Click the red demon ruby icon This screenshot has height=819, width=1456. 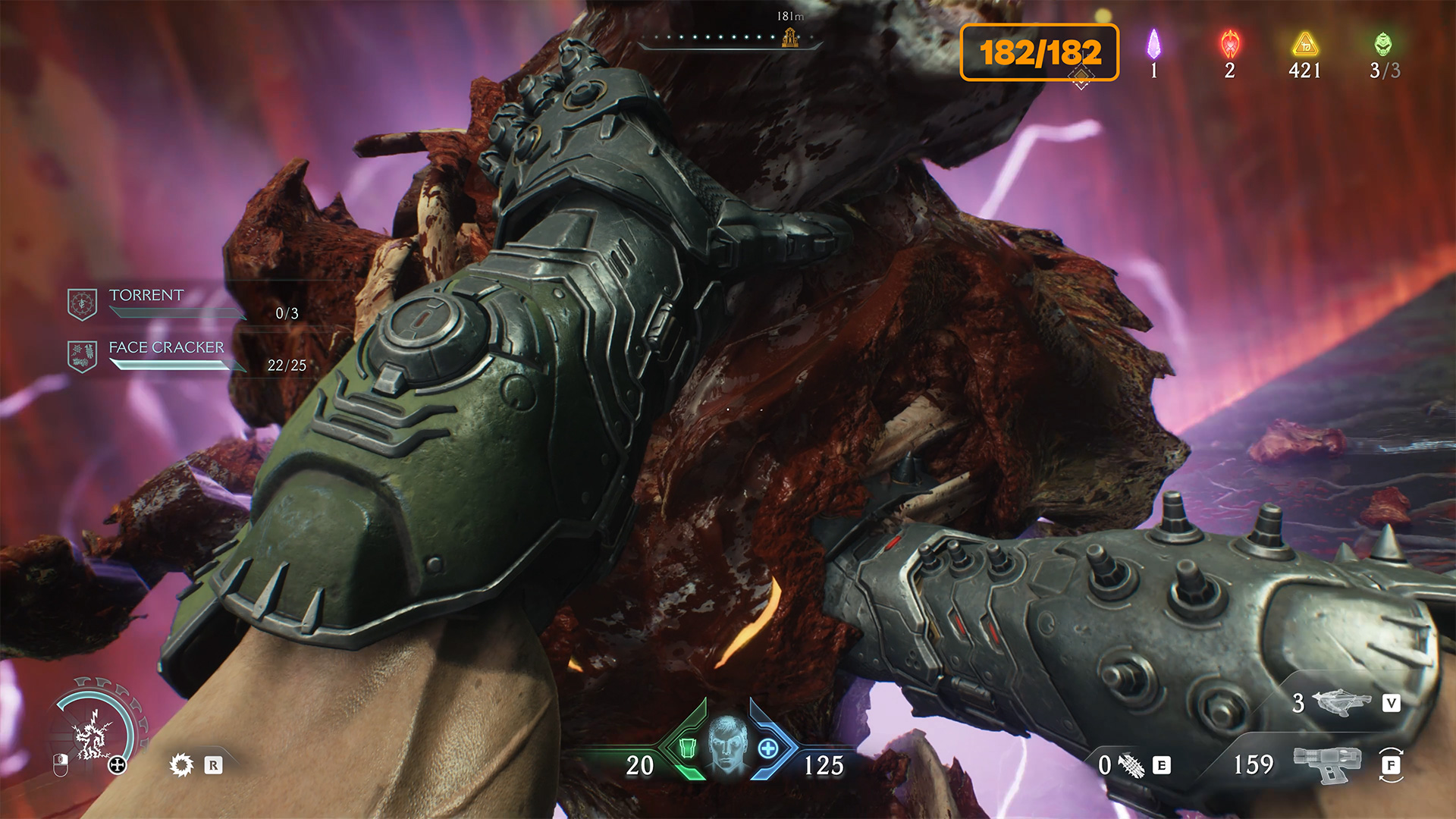(x=1229, y=45)
